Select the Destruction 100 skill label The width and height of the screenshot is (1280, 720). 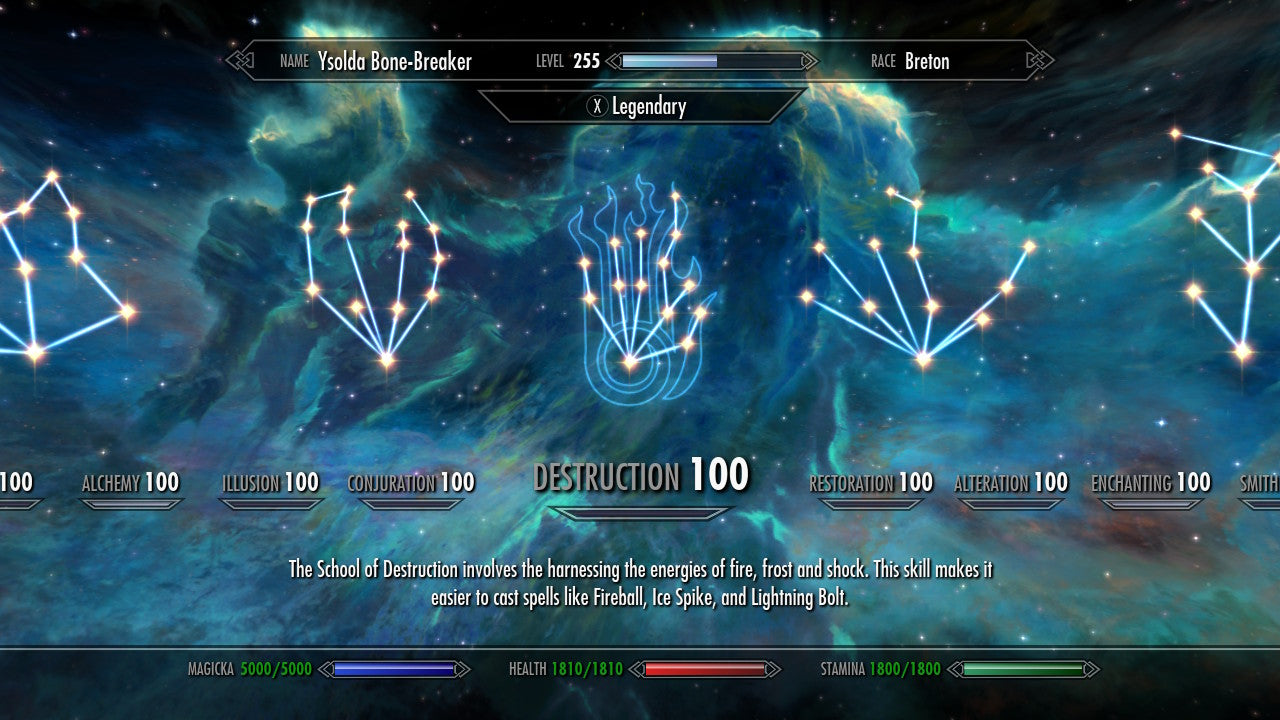tap(641, 476)
